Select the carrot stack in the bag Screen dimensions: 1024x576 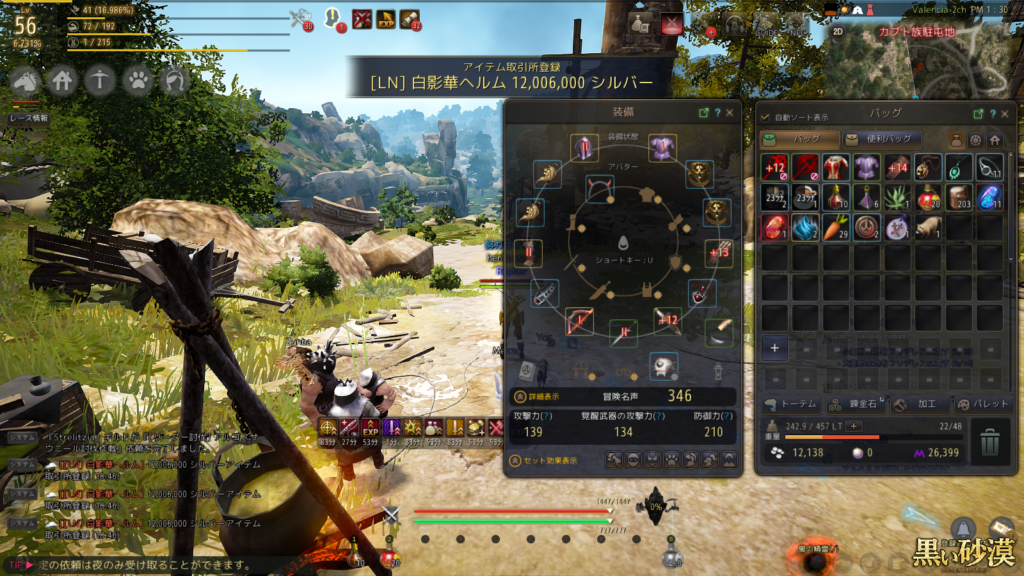coord(836,227)
